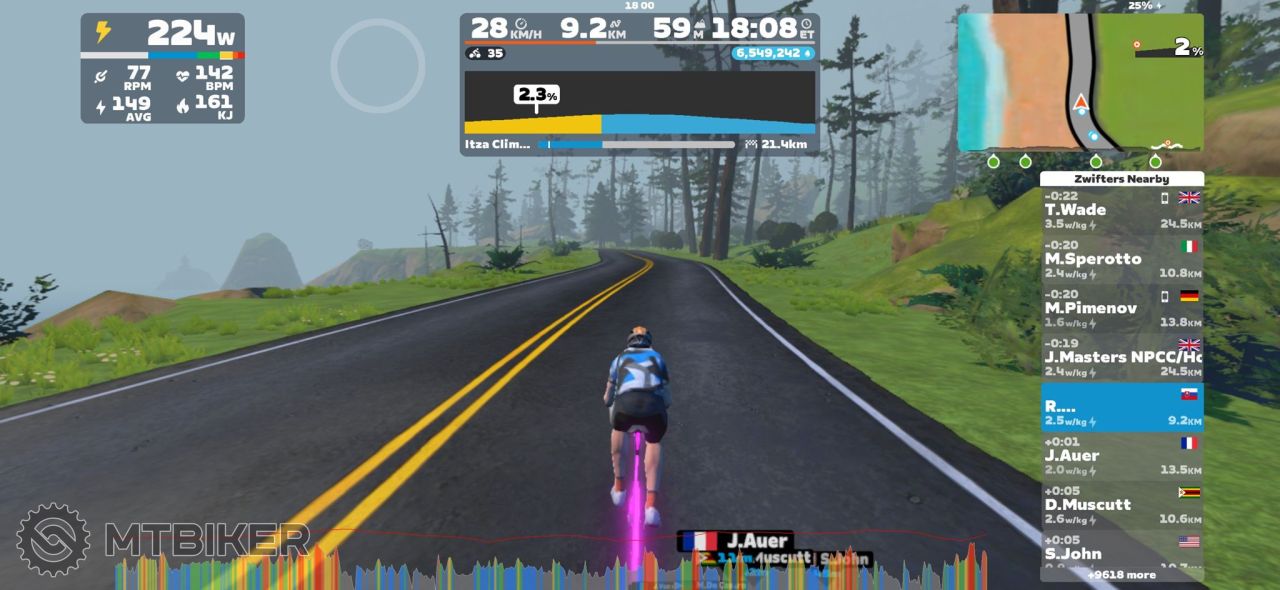
Task: Click the empty power-up ring
Action: pyautogui.click(x=378, y=66)
